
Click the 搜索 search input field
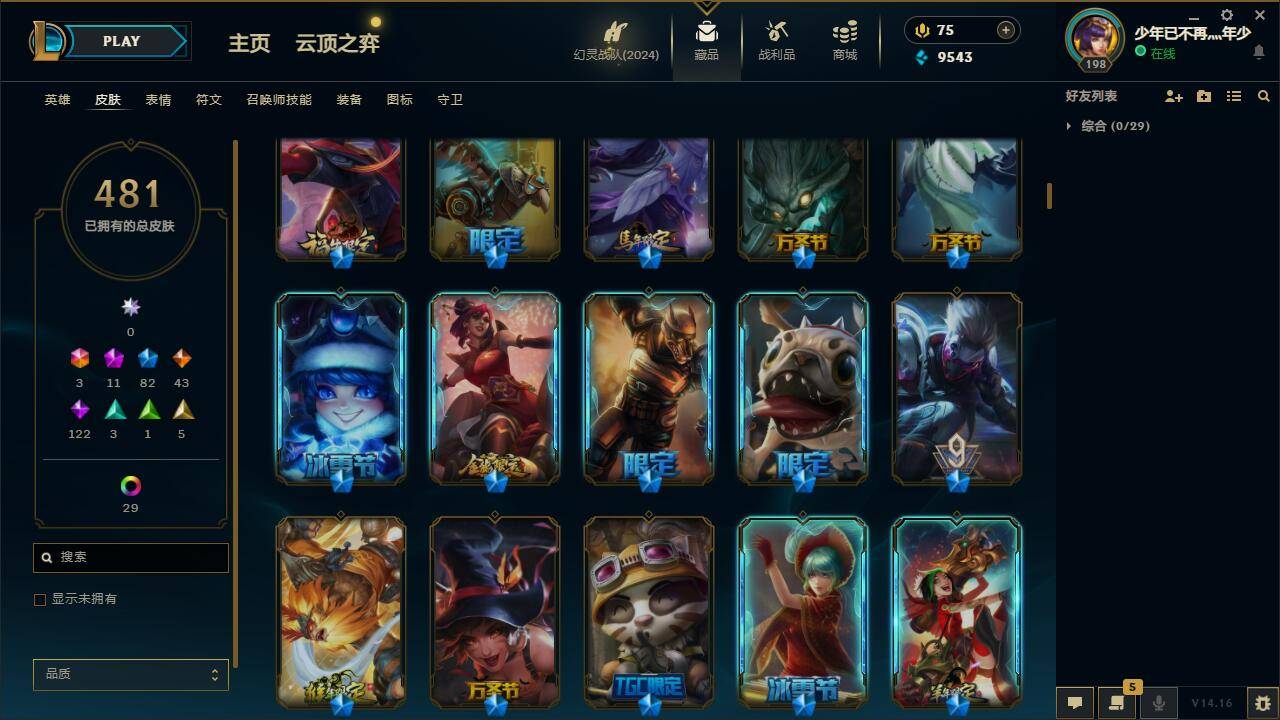(x=130, y=557)
